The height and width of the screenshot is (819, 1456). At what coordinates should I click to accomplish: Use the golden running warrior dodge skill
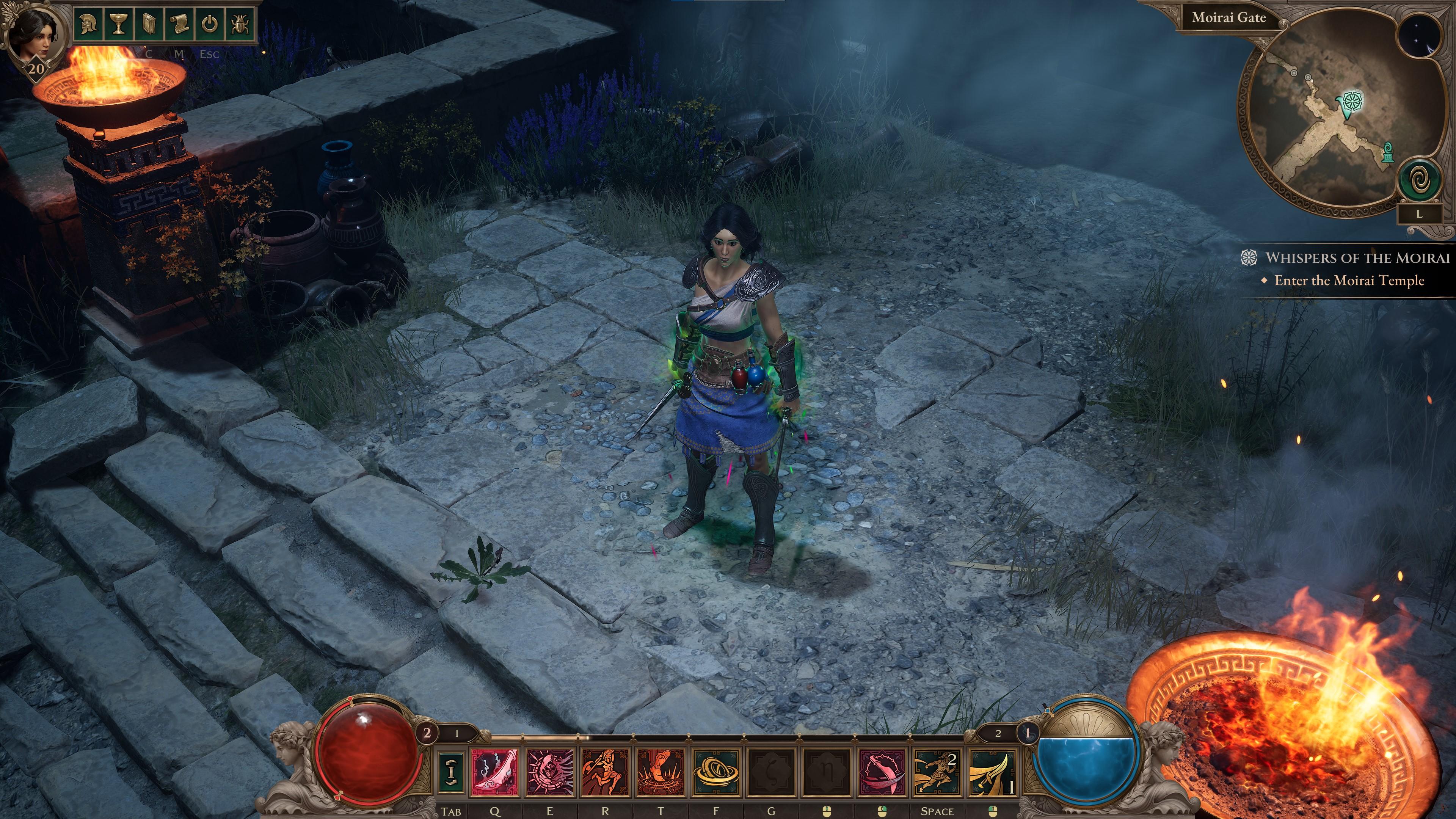coord(937,772)
